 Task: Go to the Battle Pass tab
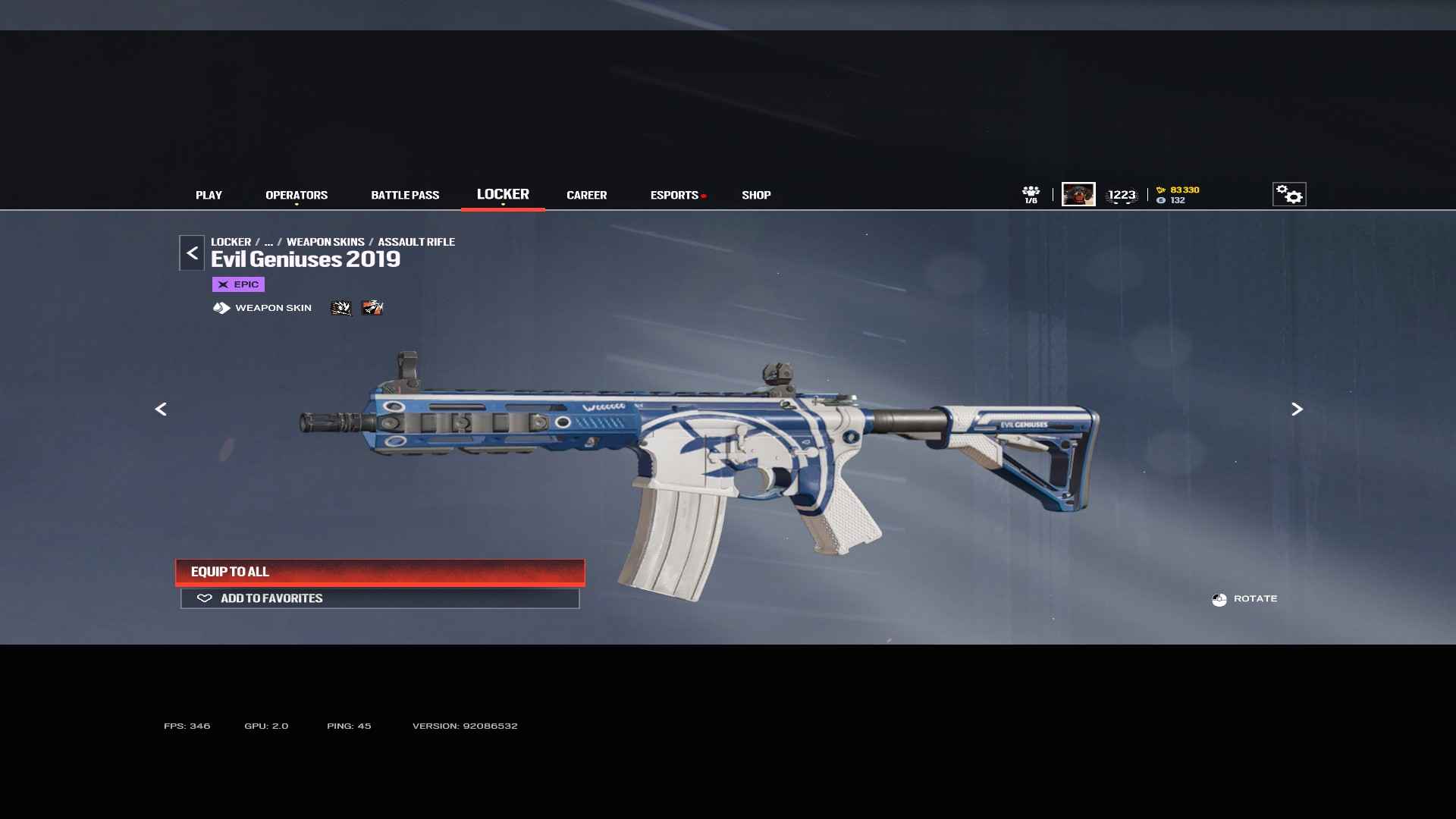pyautogui.click(x=405, y=195)
